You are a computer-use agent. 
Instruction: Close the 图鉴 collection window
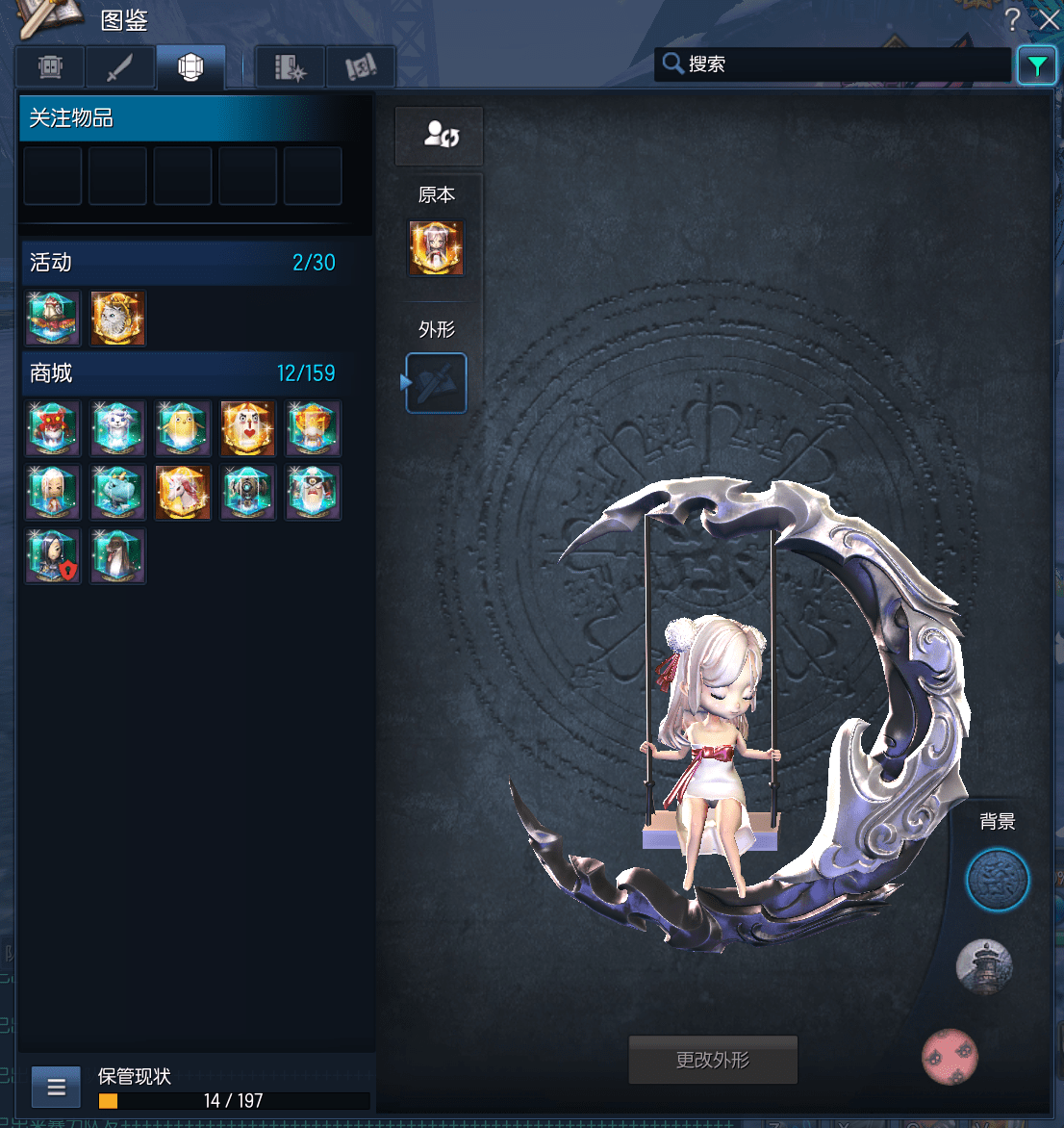pos(1049,19)
